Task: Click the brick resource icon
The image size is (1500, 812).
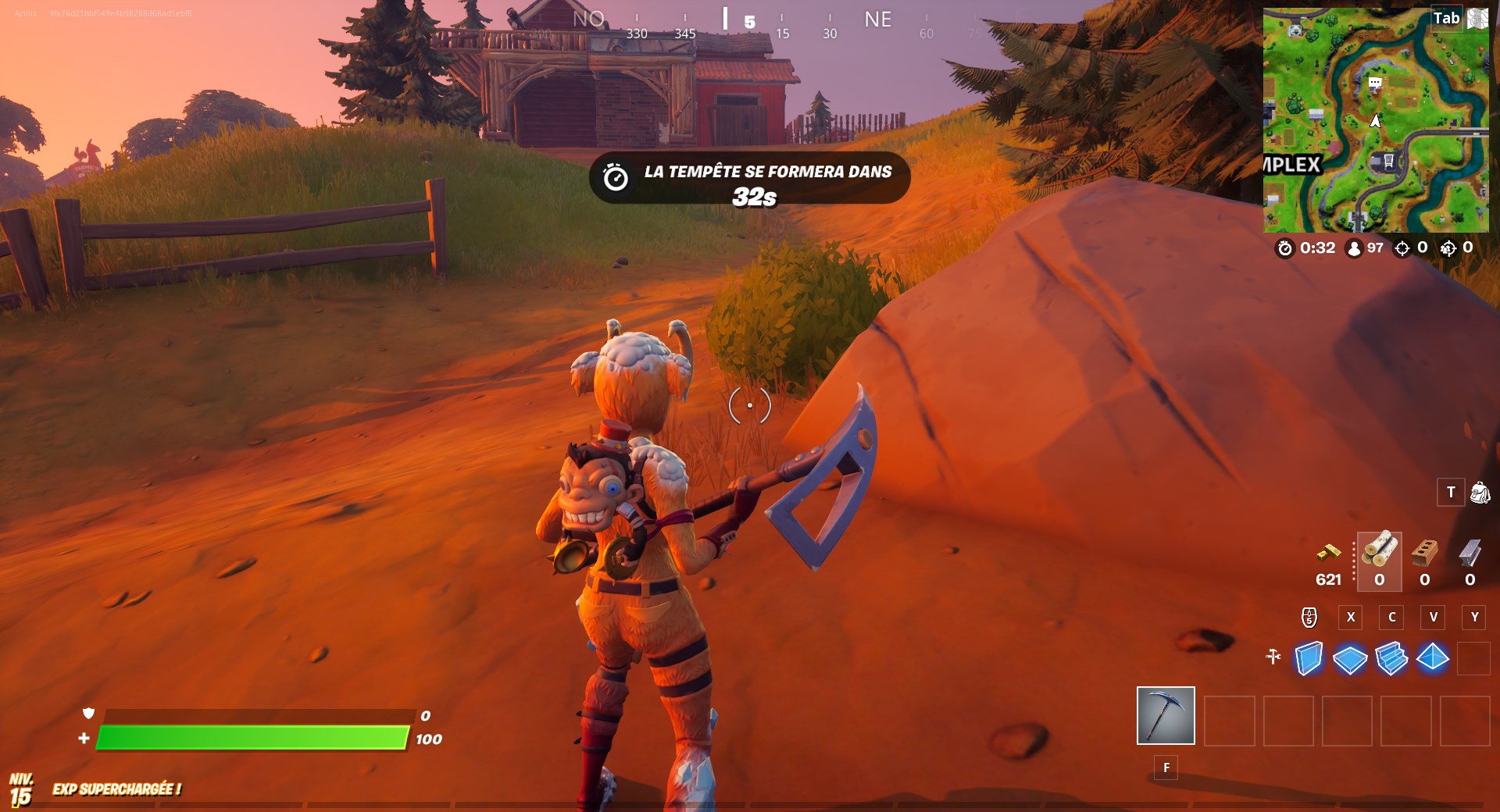Action: click(1424, 554)
